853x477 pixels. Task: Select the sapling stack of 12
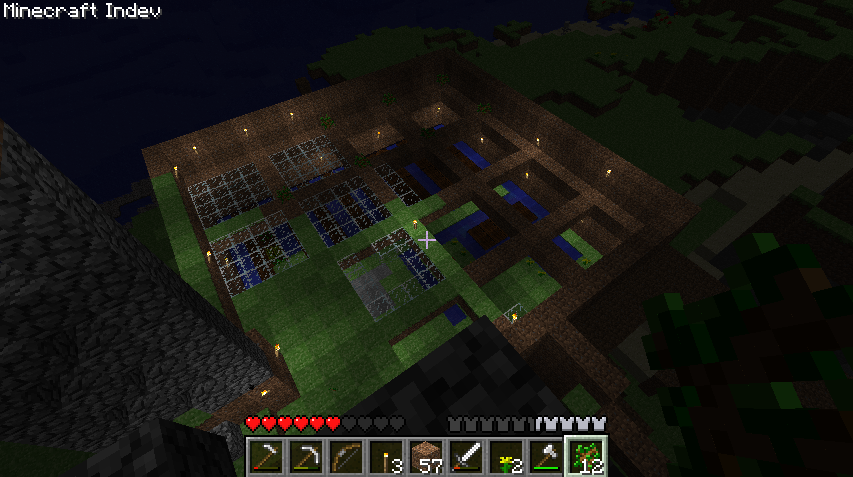pyautogui.click(x=586, y=457)
